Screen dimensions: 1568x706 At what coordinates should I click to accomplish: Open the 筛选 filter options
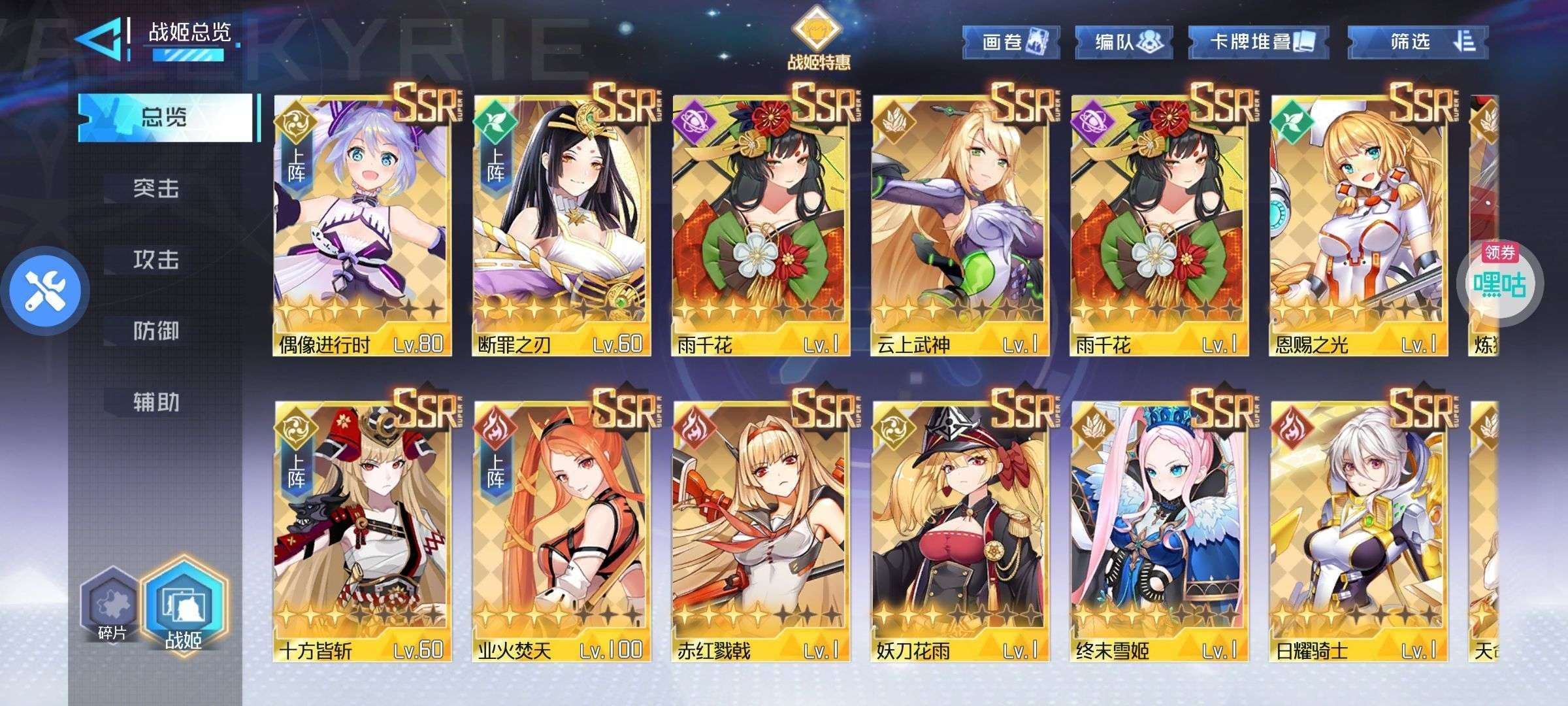(1418, 42)
